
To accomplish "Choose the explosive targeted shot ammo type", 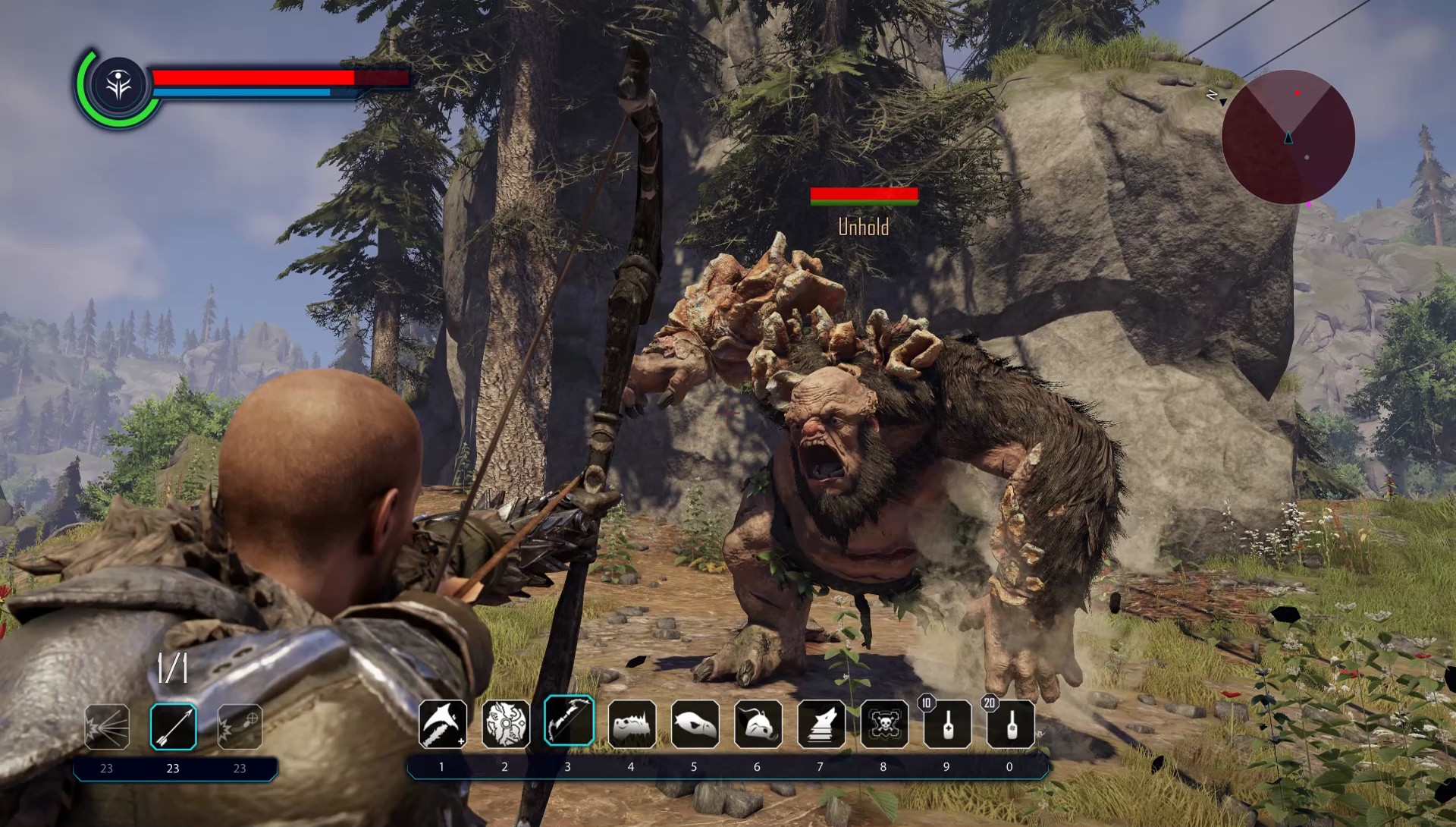I will tap(240, 727).
